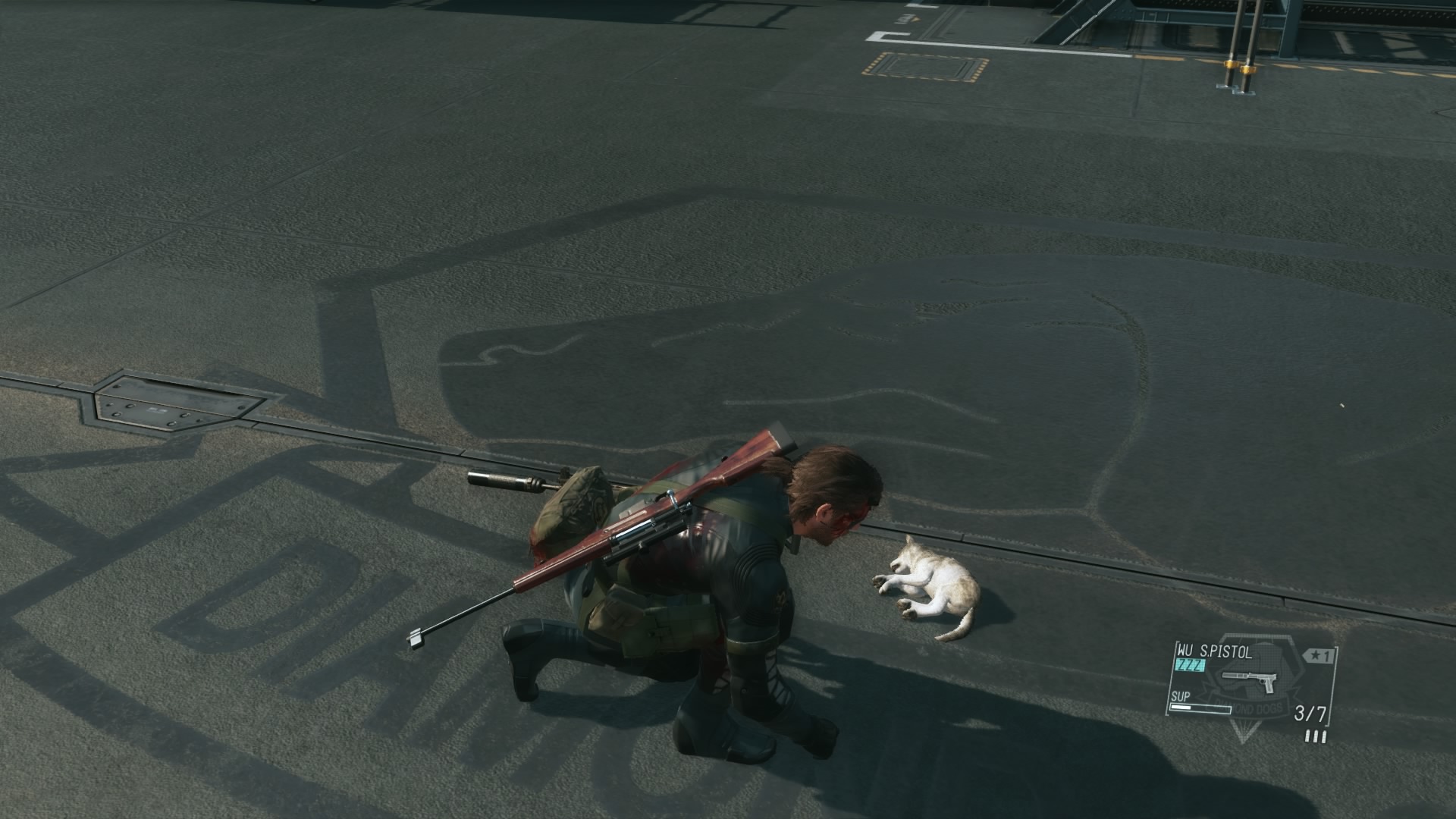
Task: Select the WU S.Pistol weapon icon
Action: (x=1248, y=679)
